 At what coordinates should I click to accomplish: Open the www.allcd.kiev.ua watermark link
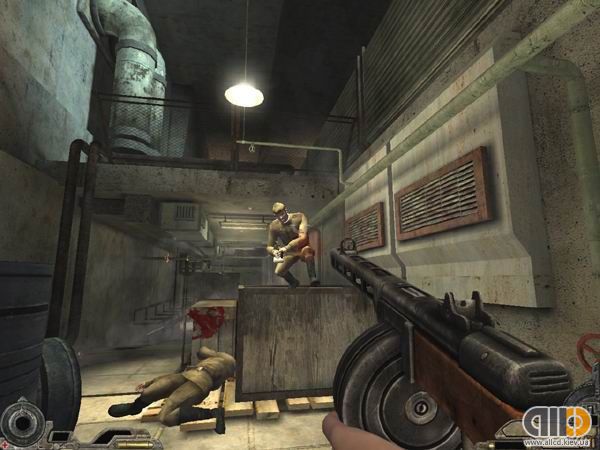(x=555, y=442)
